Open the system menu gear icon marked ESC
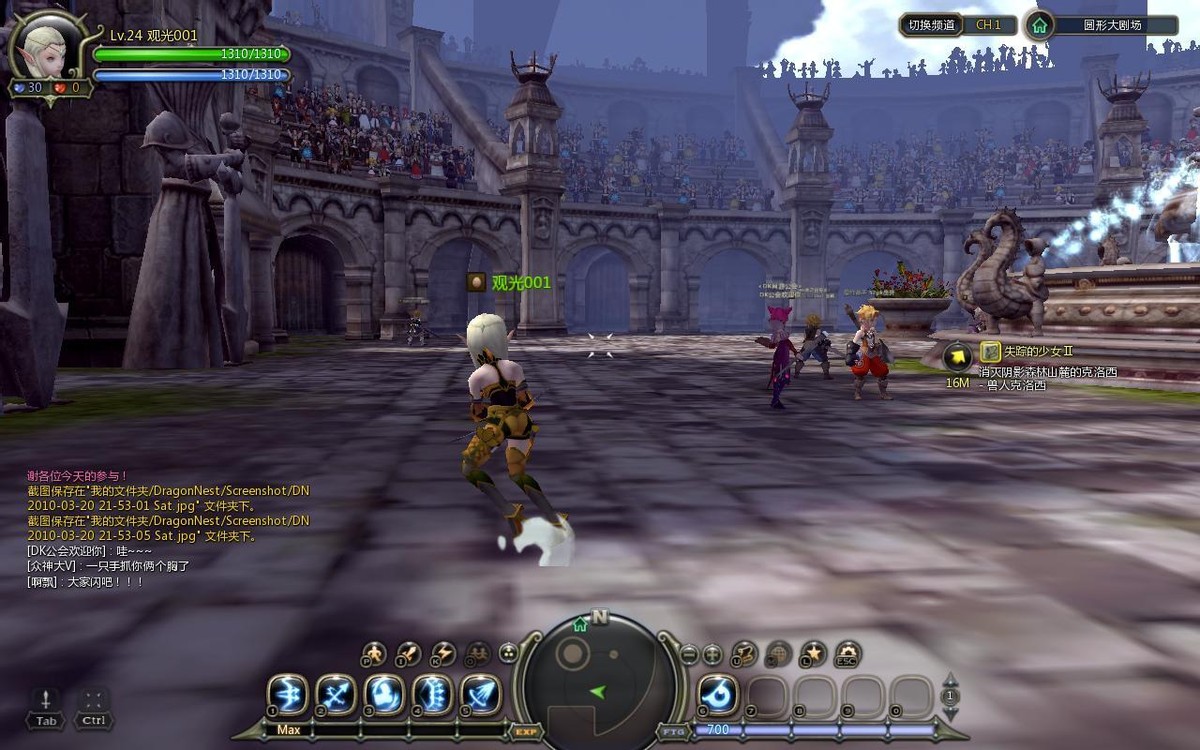Image resolution: width=1200 pixels, height=750 pixels. [848, 654]
